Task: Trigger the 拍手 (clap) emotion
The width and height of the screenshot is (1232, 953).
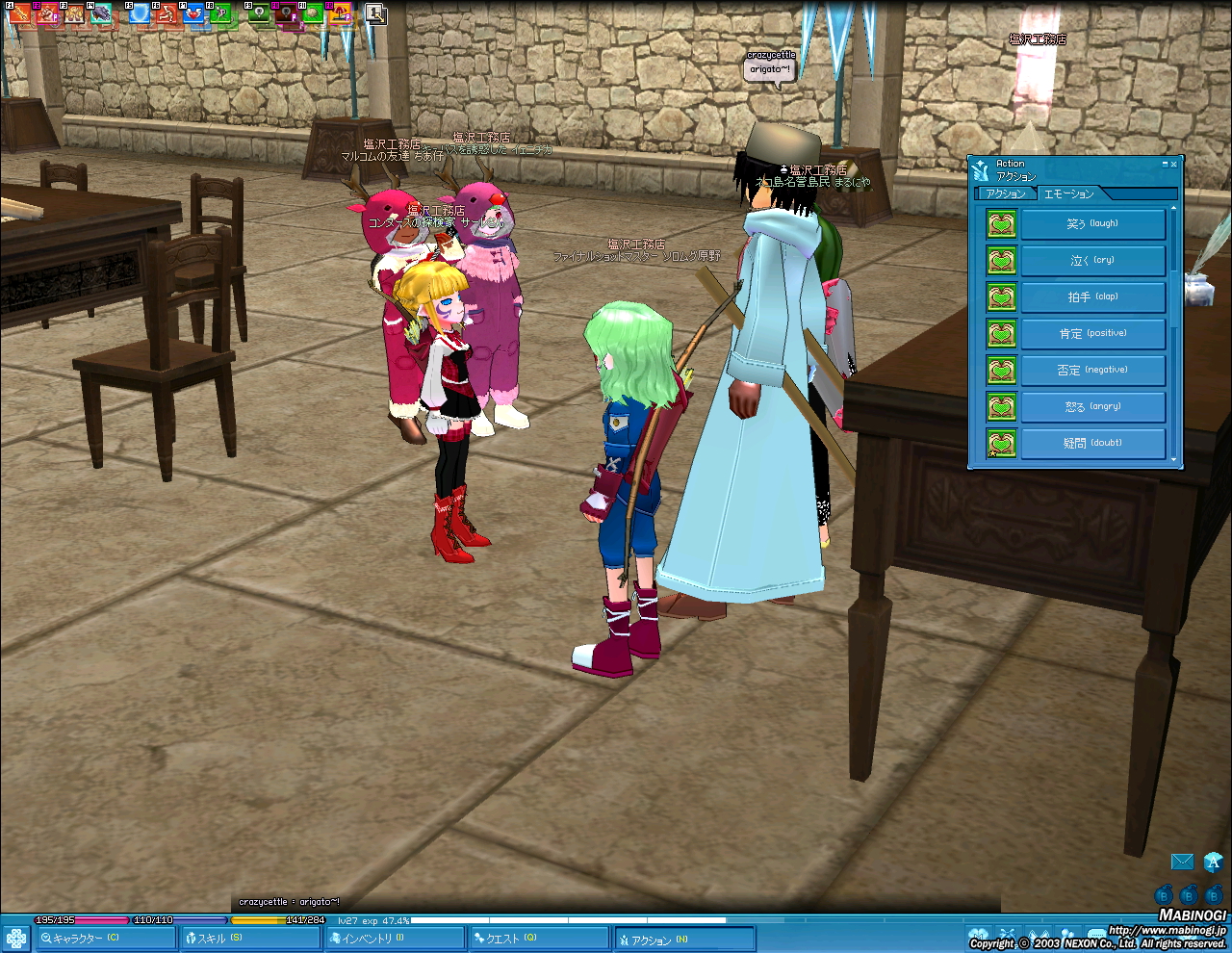Action: tap(1092, 296)
